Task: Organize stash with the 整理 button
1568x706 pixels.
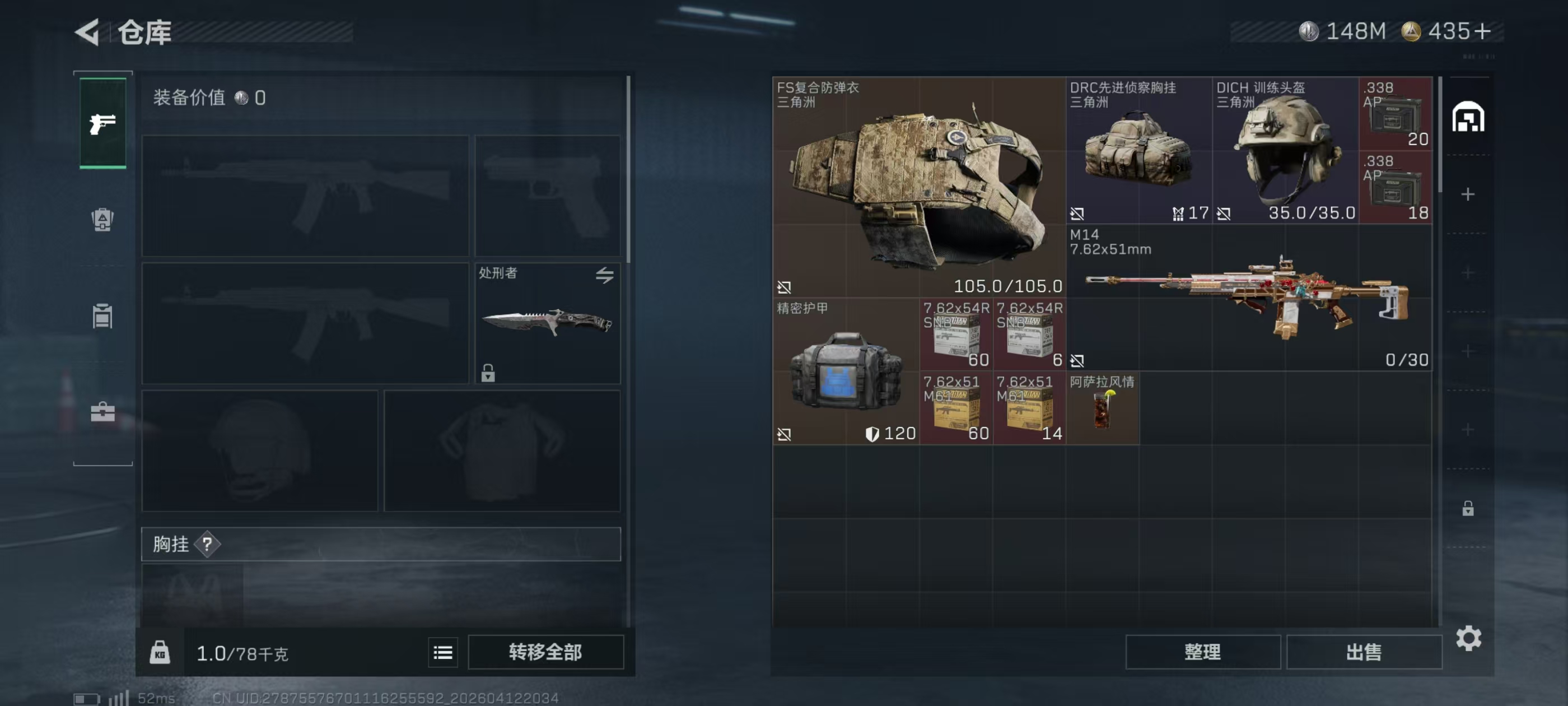Action: (x=1202, y=652)
